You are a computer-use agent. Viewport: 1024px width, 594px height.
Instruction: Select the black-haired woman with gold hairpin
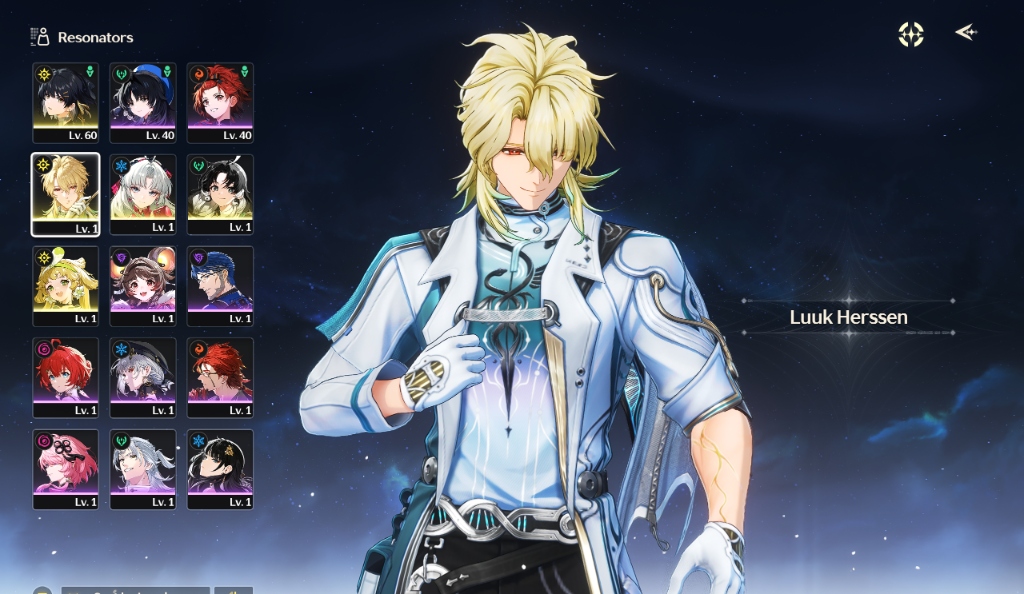pos(220,469)
